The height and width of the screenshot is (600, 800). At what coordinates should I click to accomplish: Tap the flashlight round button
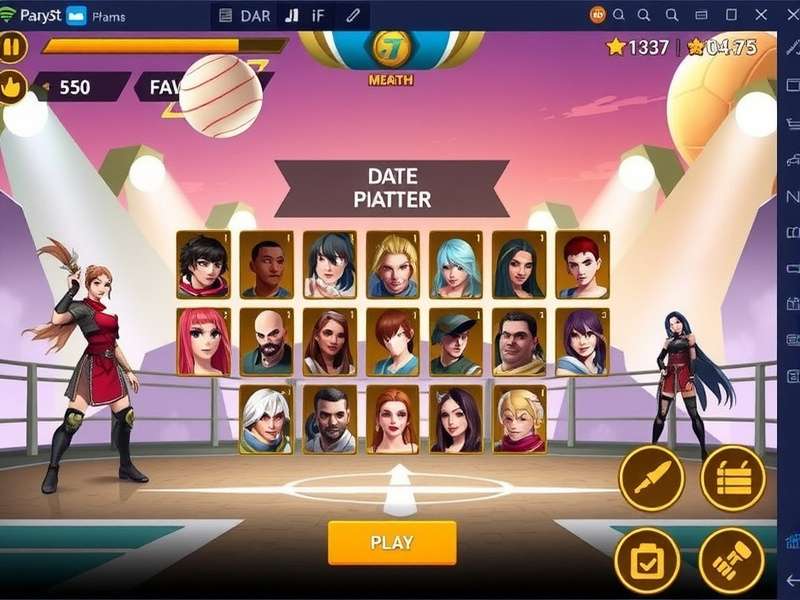pos(731,560)
